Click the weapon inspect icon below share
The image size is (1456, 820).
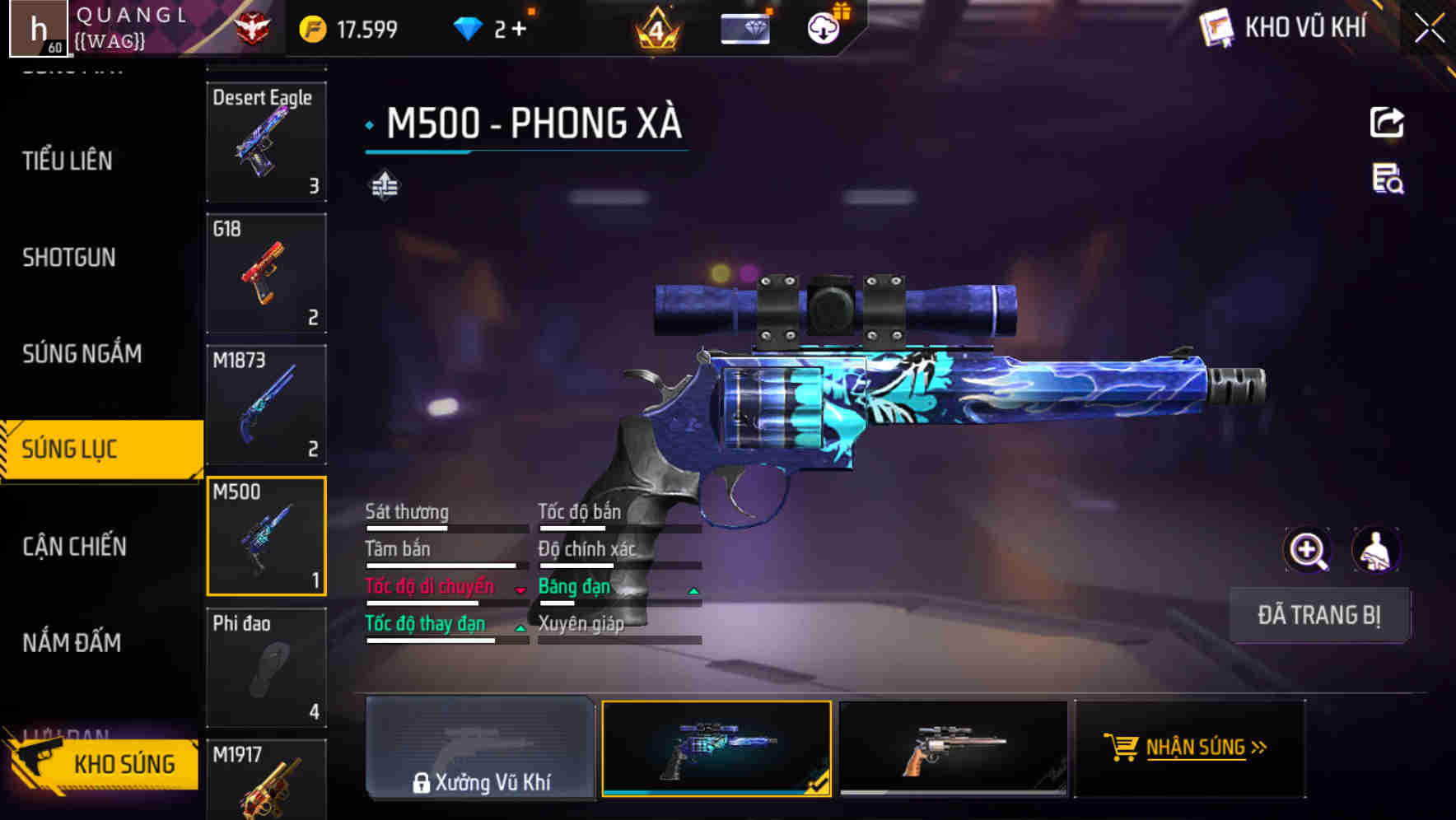tap(1388, 183)
